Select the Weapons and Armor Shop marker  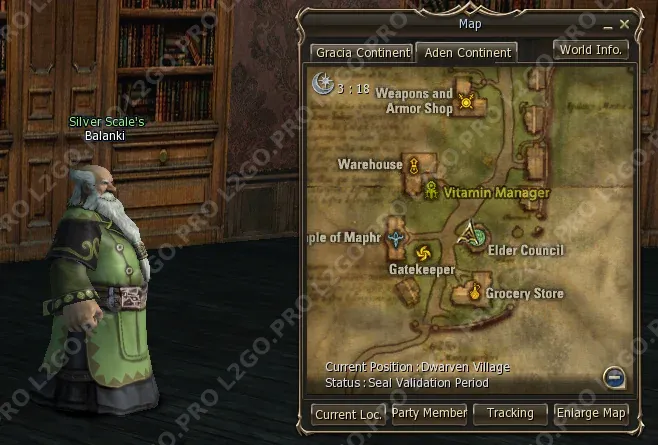(x=466, y=102)
